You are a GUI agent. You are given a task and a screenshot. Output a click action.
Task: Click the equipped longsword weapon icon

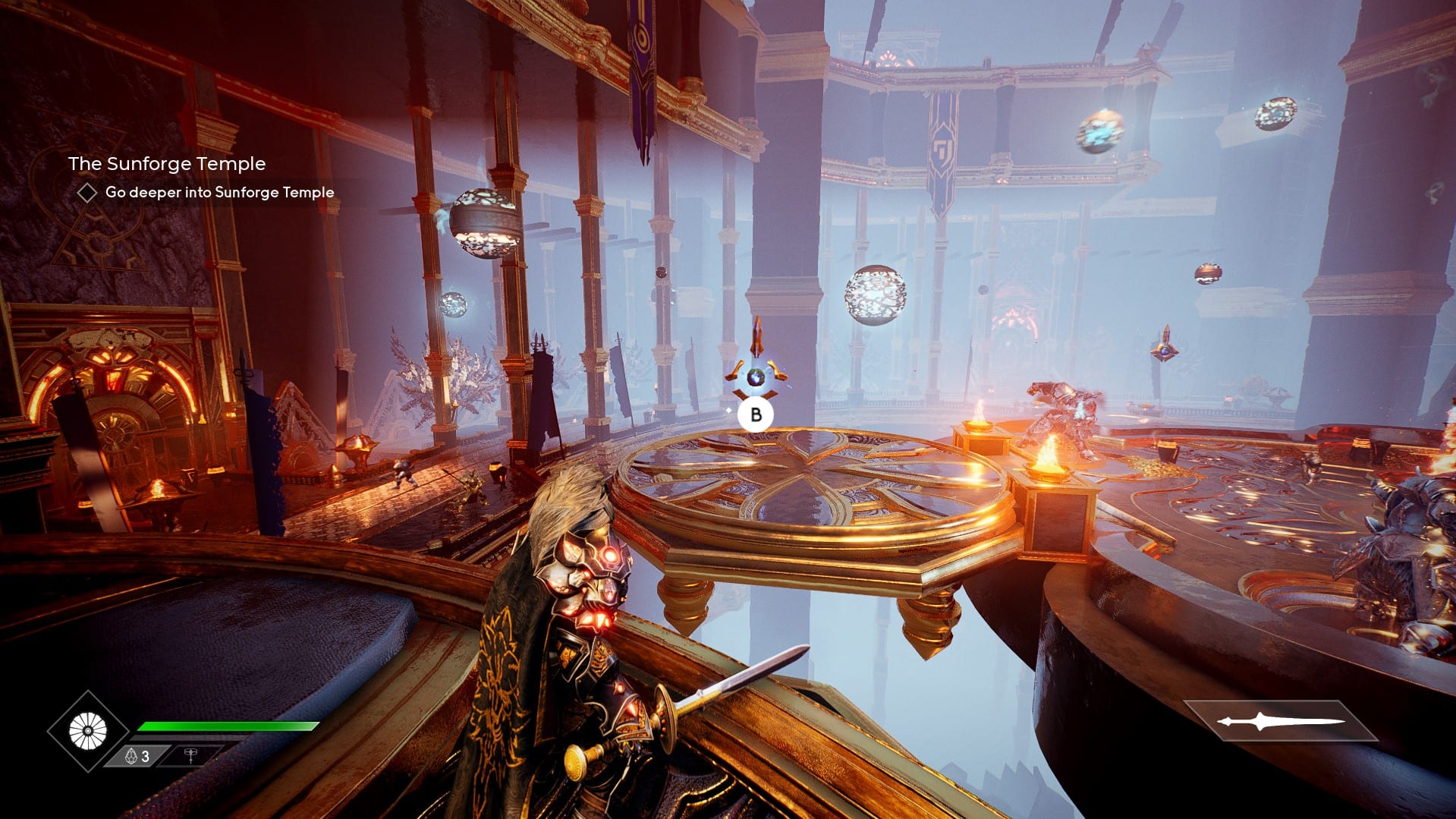point(1280,721)
